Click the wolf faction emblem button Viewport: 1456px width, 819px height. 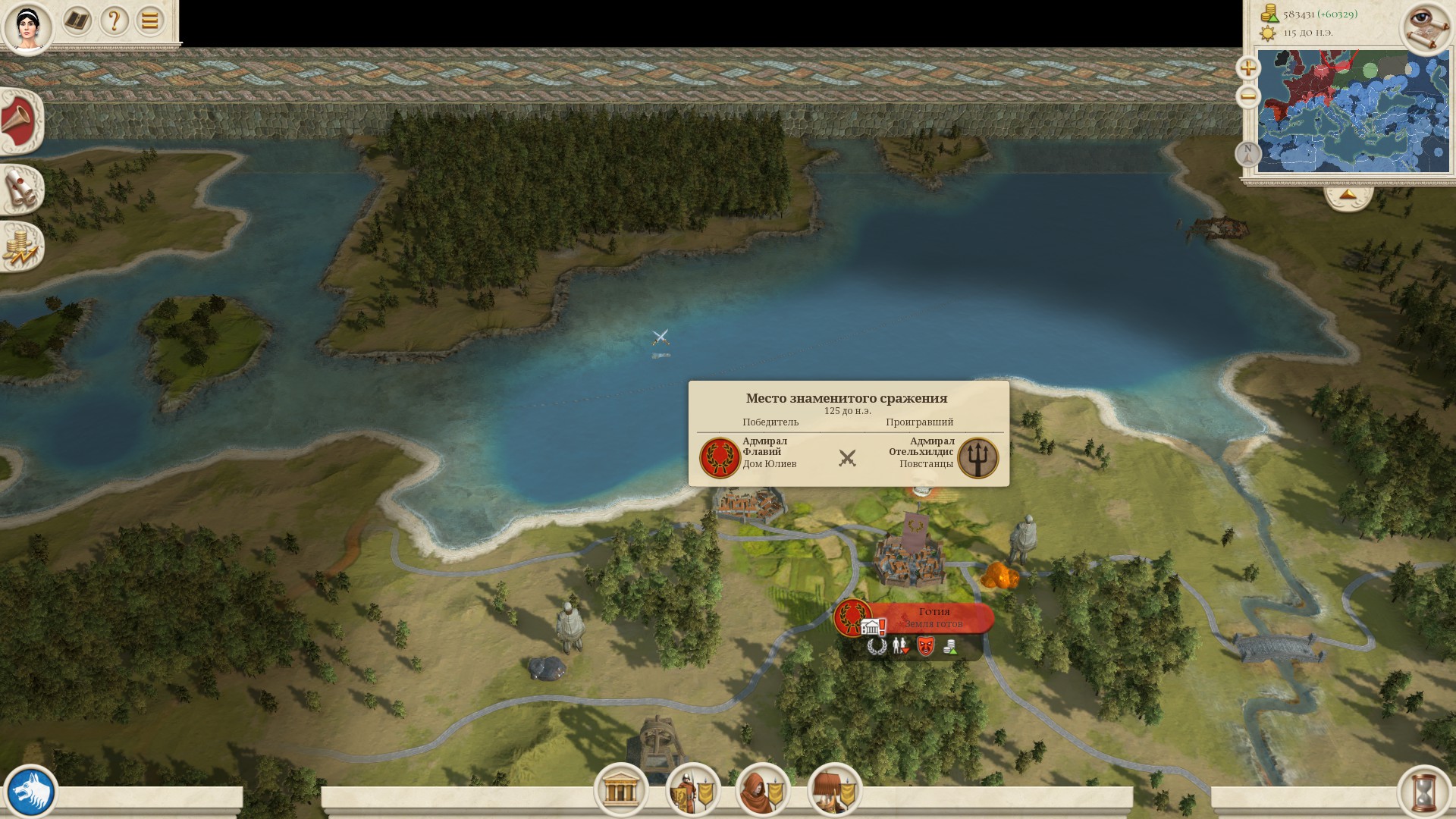pos(30,792)
